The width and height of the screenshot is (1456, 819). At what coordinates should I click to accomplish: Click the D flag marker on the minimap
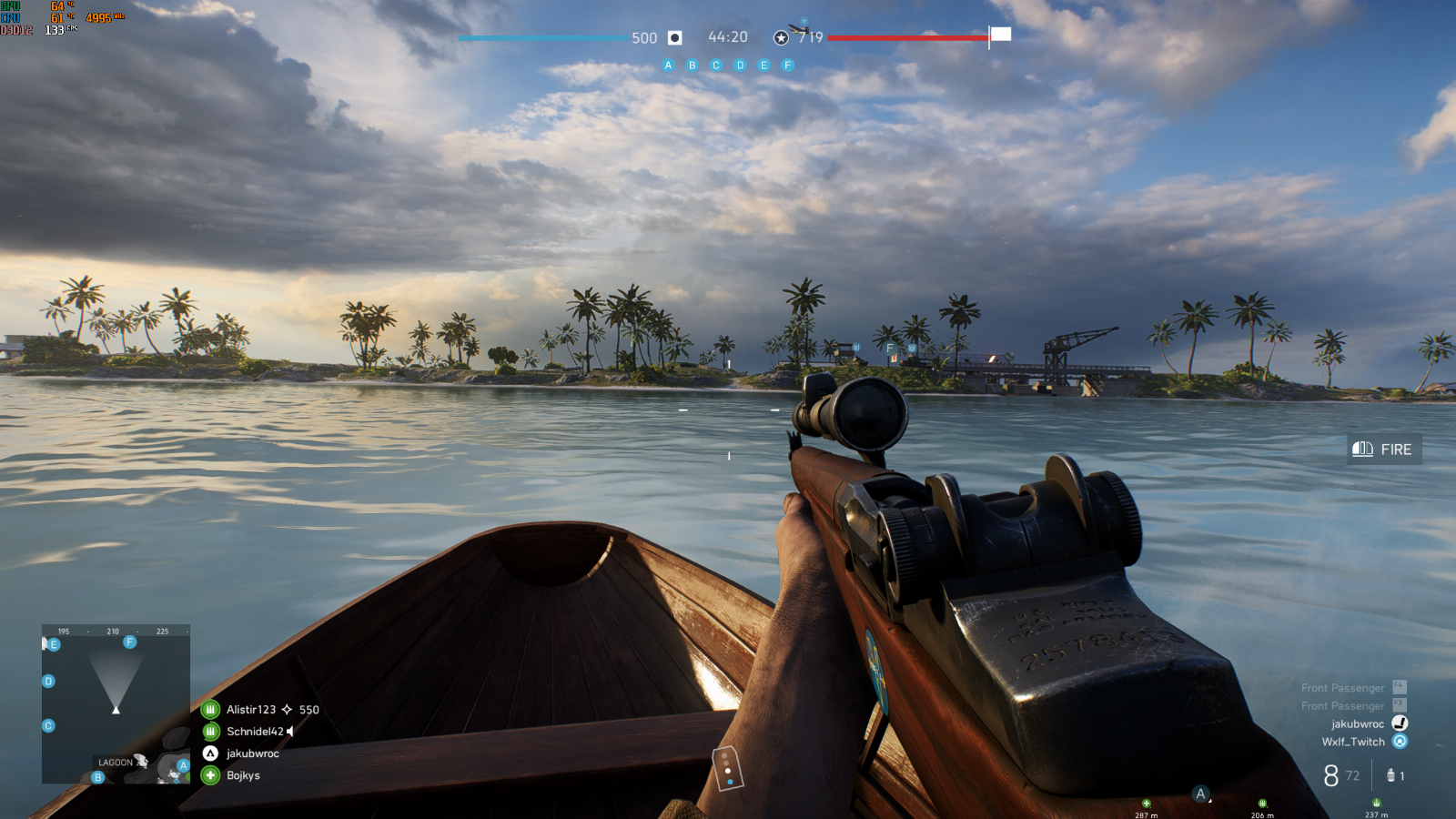point(48,681)
